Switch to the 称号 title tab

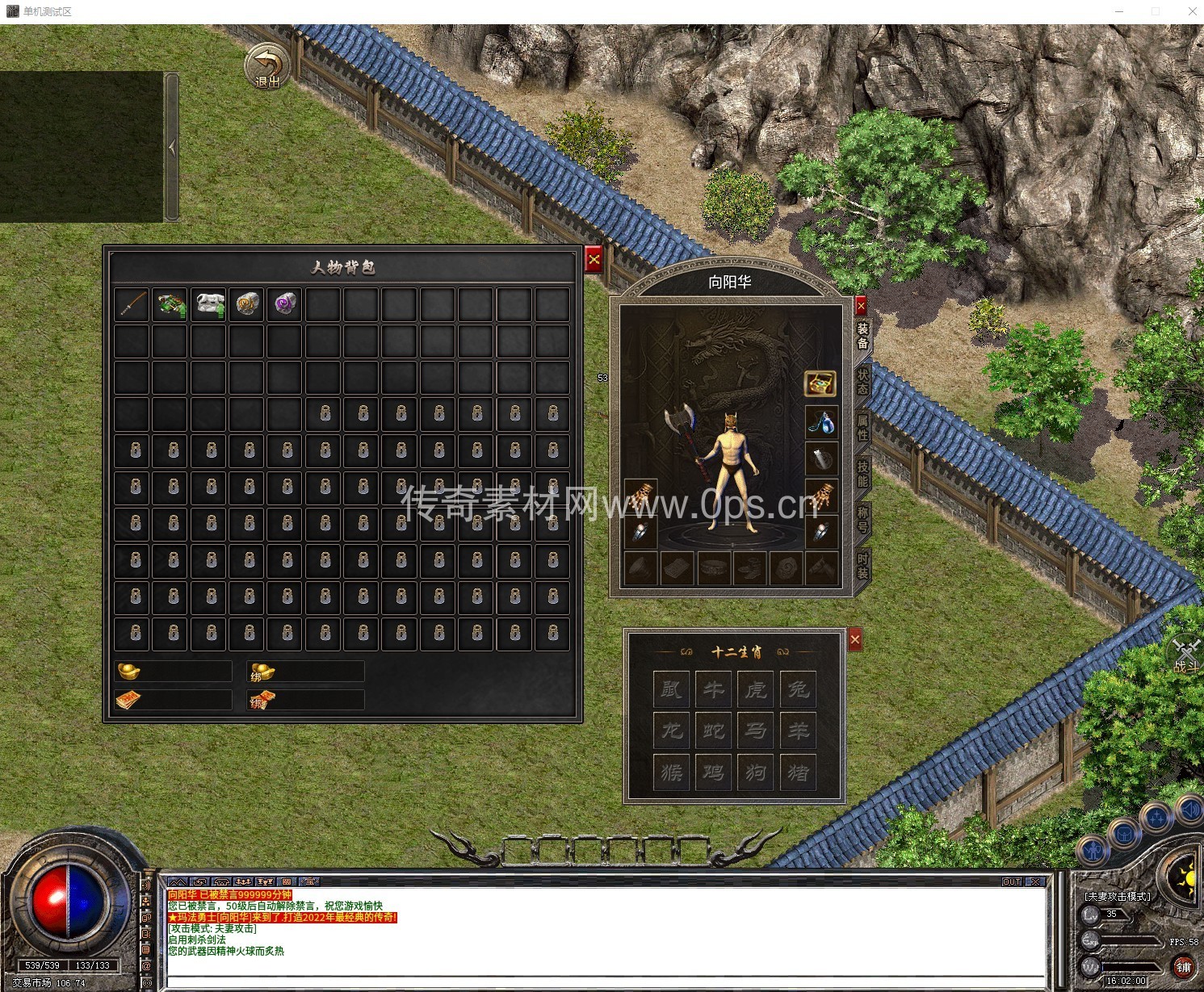tap(862, 520)
